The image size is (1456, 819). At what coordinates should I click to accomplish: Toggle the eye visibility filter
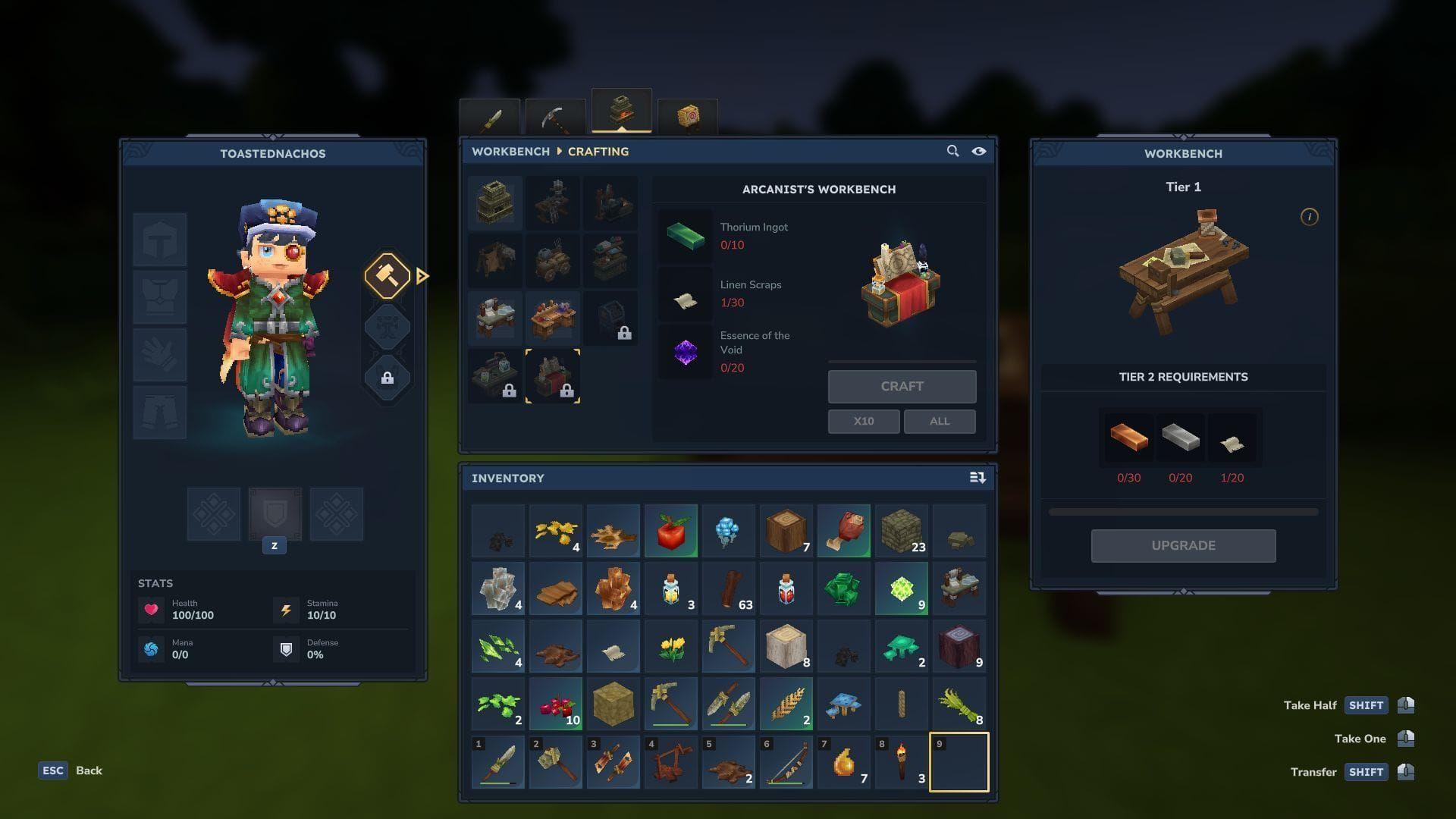pos(979,151)
